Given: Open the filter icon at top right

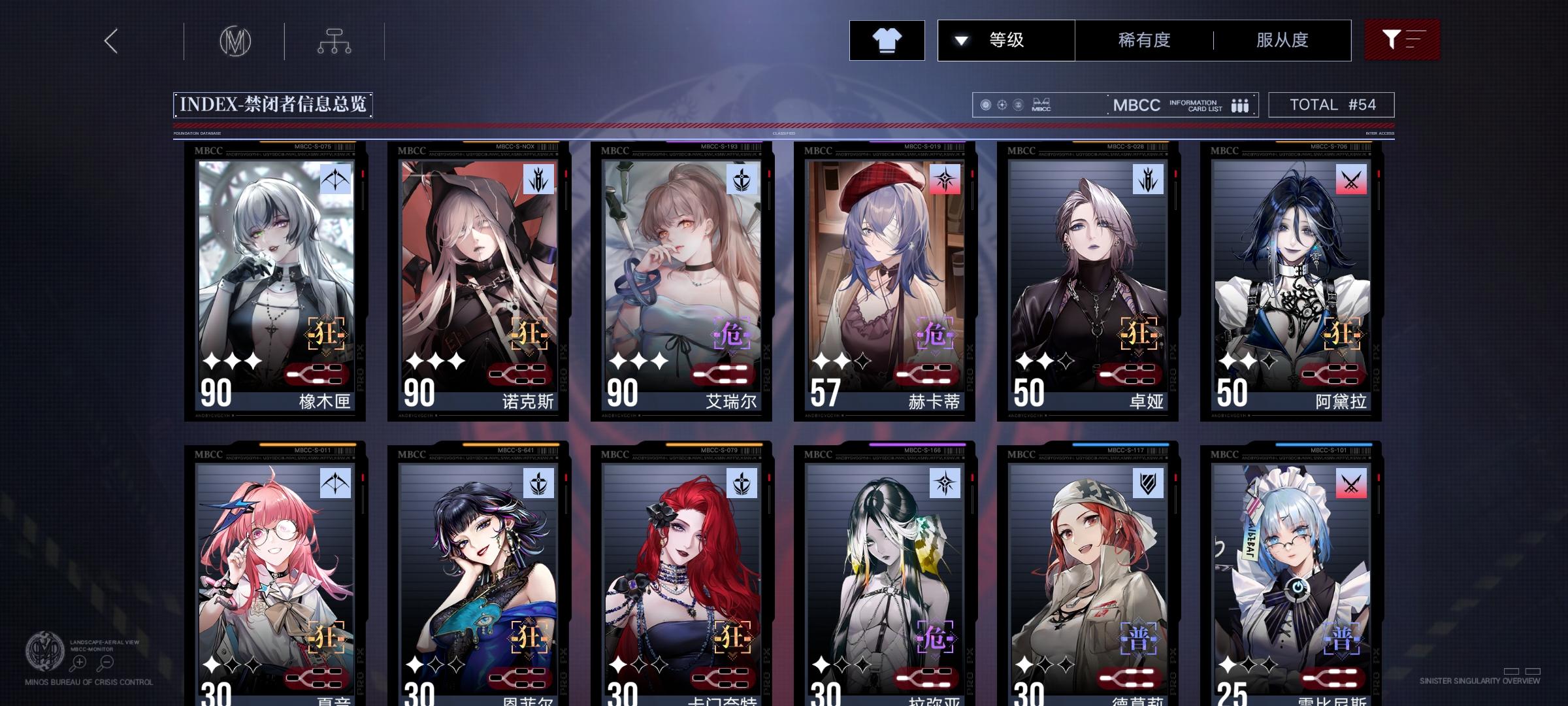Looking at the screenshot, I should click(x=1402, y=39).
